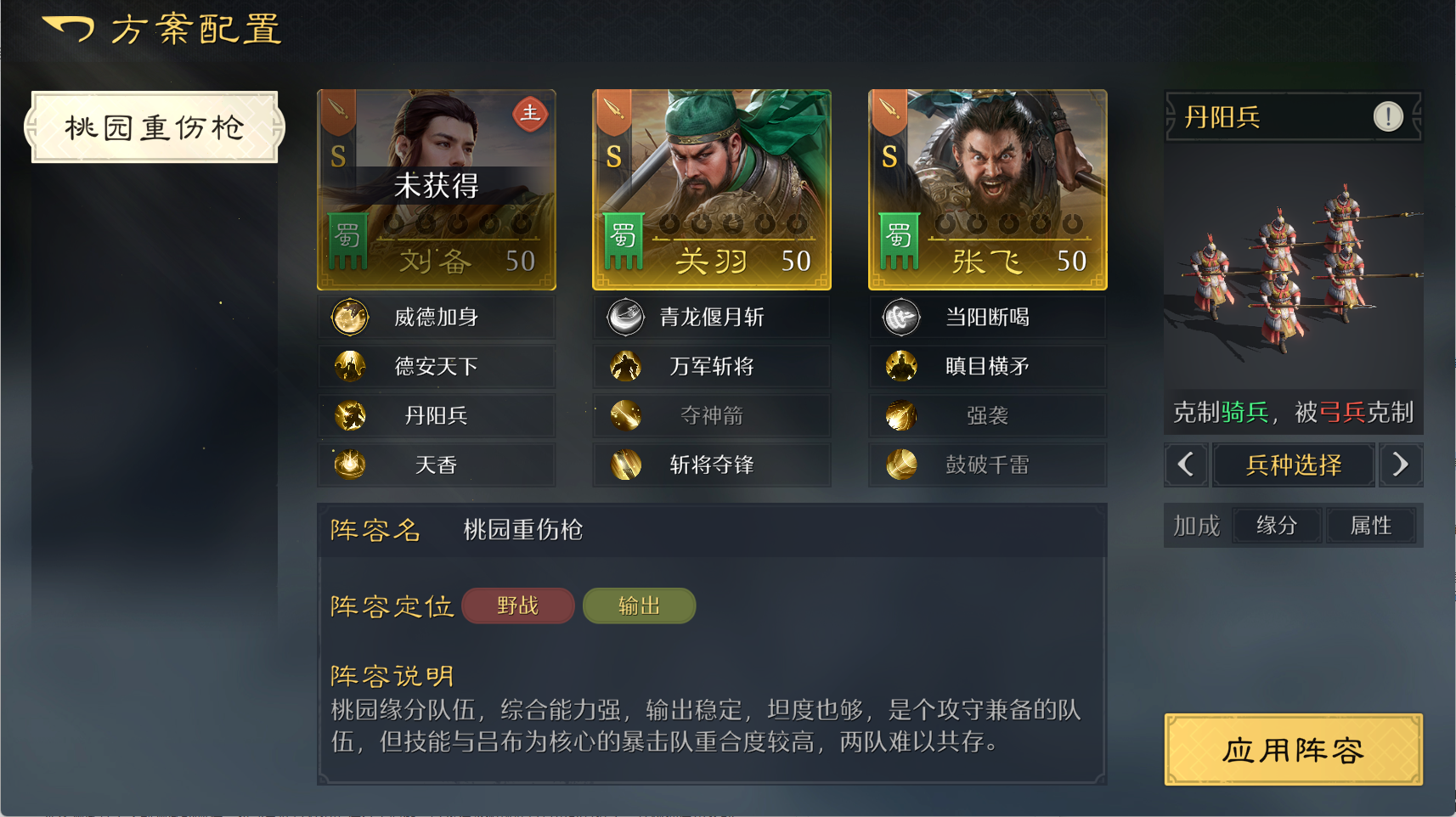Viewport: 1456px width, 817px height.
Task: Select the 强袭 skill icon
Action: [900, 415]
